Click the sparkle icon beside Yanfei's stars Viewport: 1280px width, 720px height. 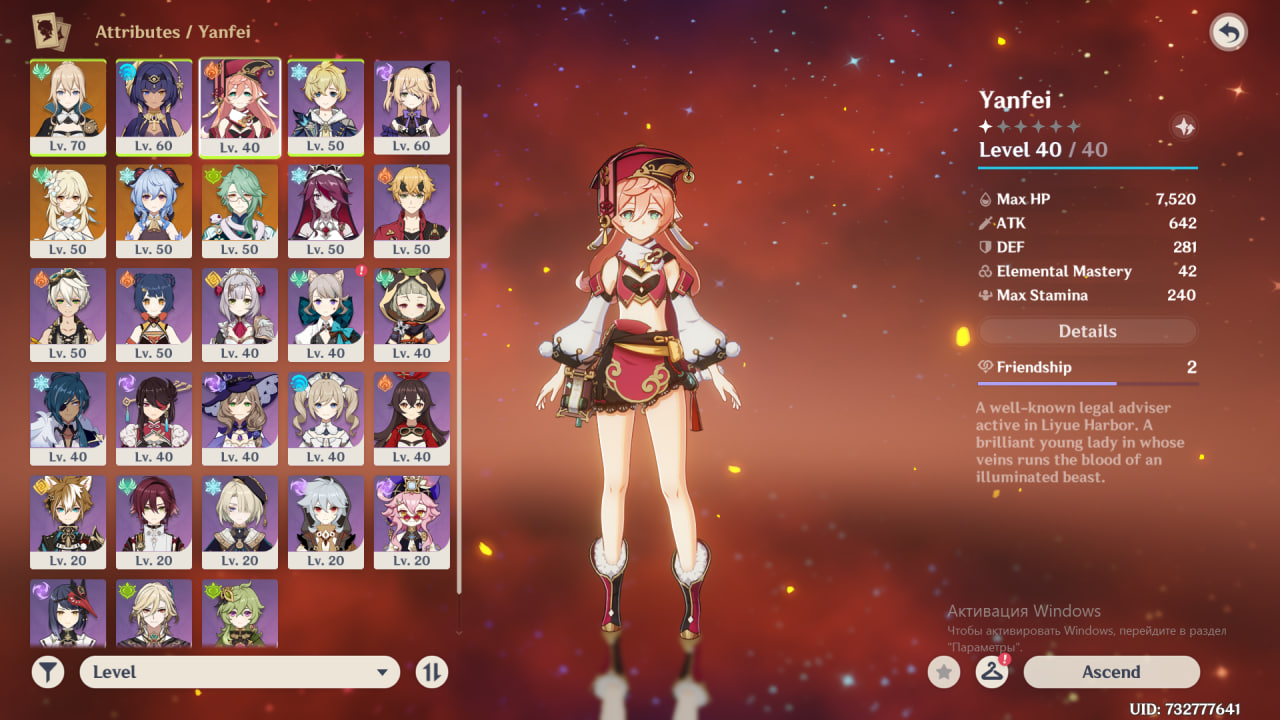click(1183, 127)
